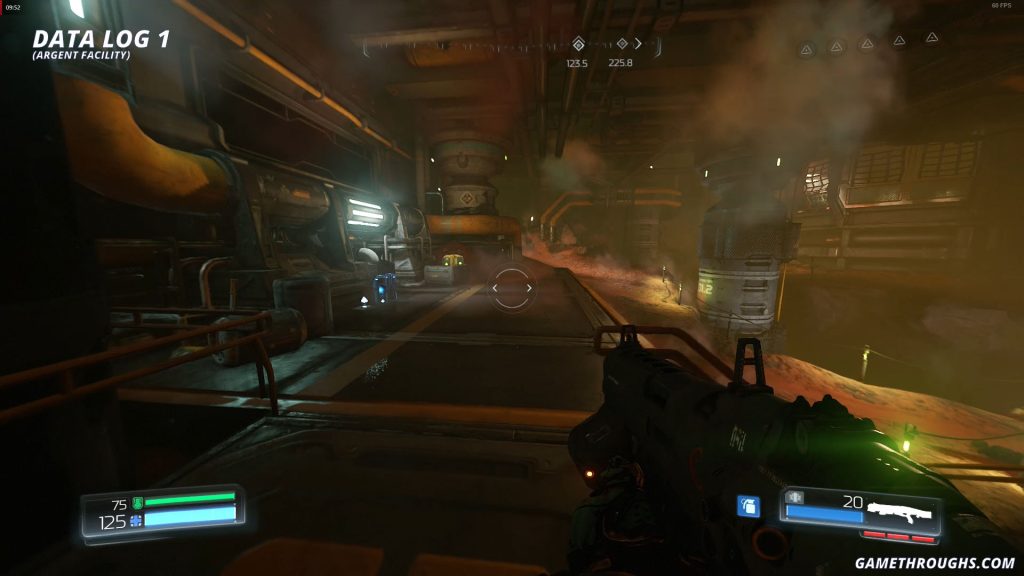Click the compass marker above the 225.8 distance
Image resolution: width=1024 pixels, height=576 pixels.
click(621, 44)
